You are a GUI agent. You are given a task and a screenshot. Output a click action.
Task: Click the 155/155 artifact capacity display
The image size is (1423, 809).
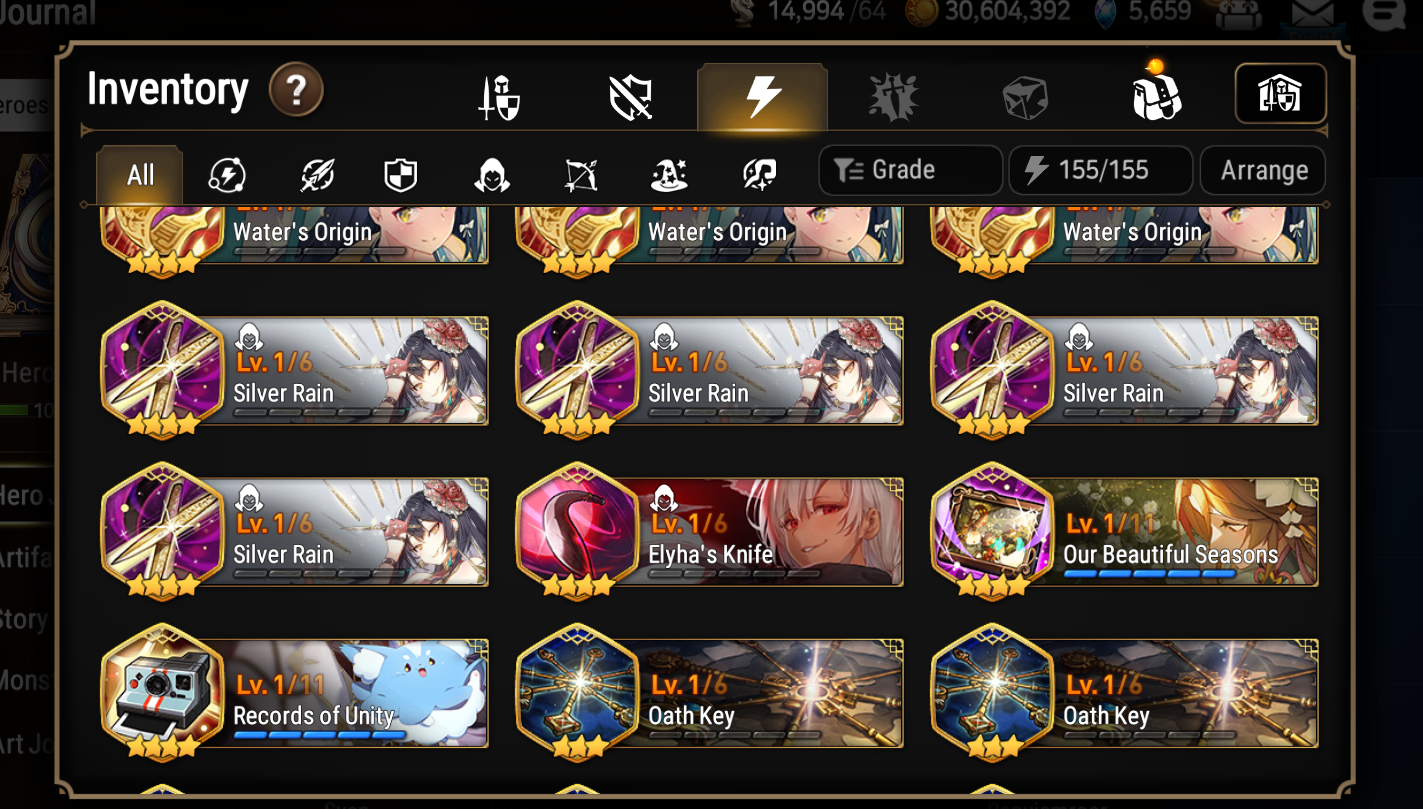[x=1100, y=170]
